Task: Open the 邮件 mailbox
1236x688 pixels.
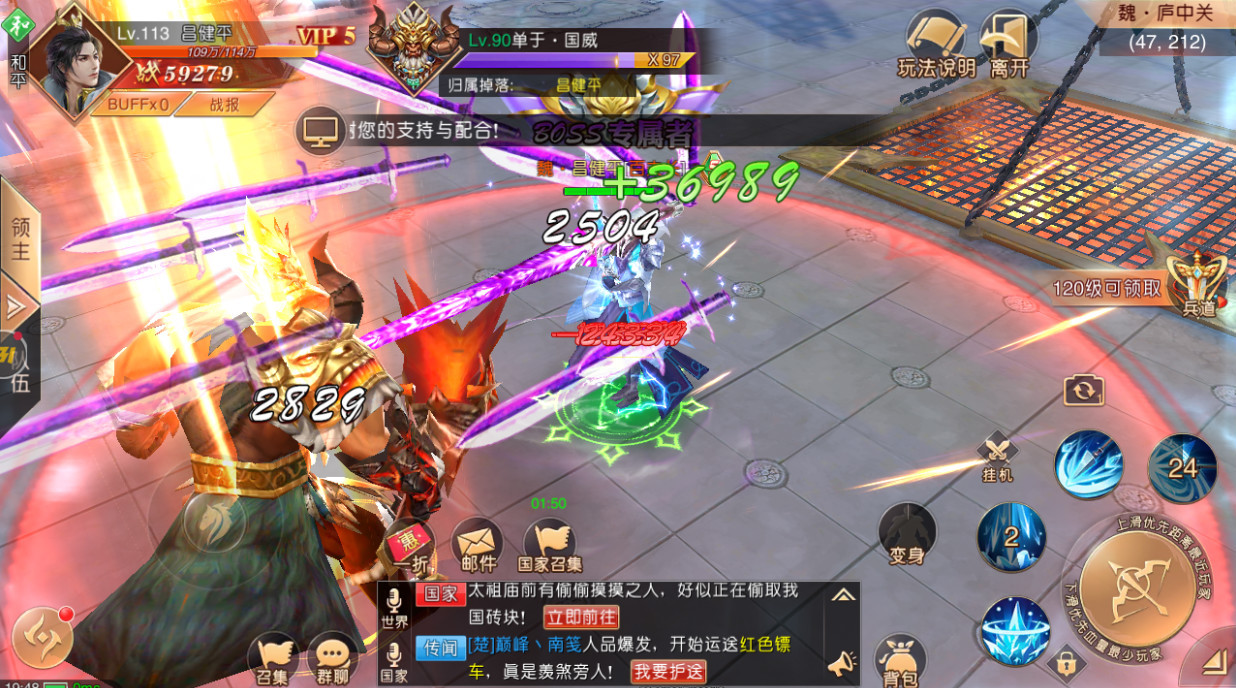Action: [x=477, y=549]
